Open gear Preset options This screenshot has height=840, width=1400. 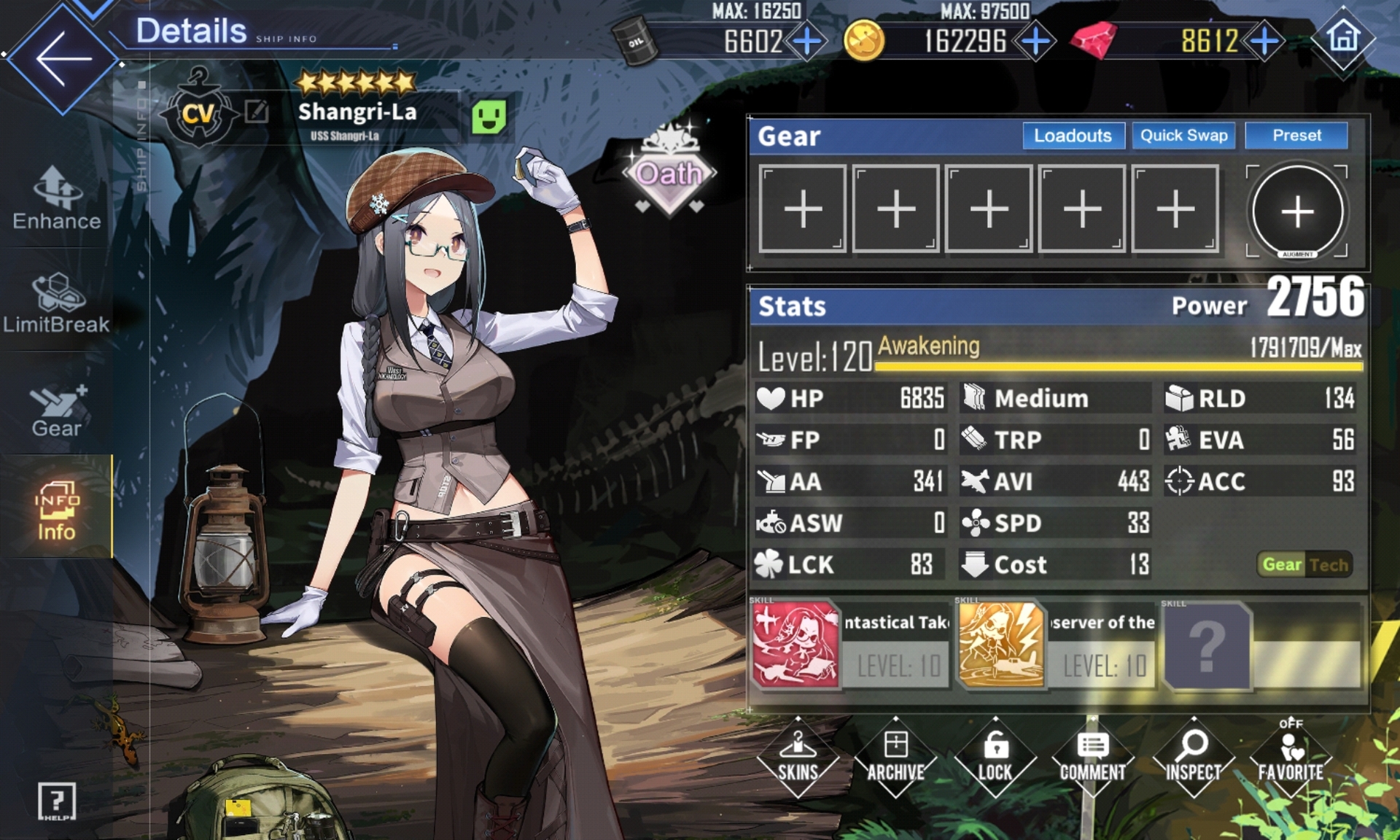[x=1296, y=136]
